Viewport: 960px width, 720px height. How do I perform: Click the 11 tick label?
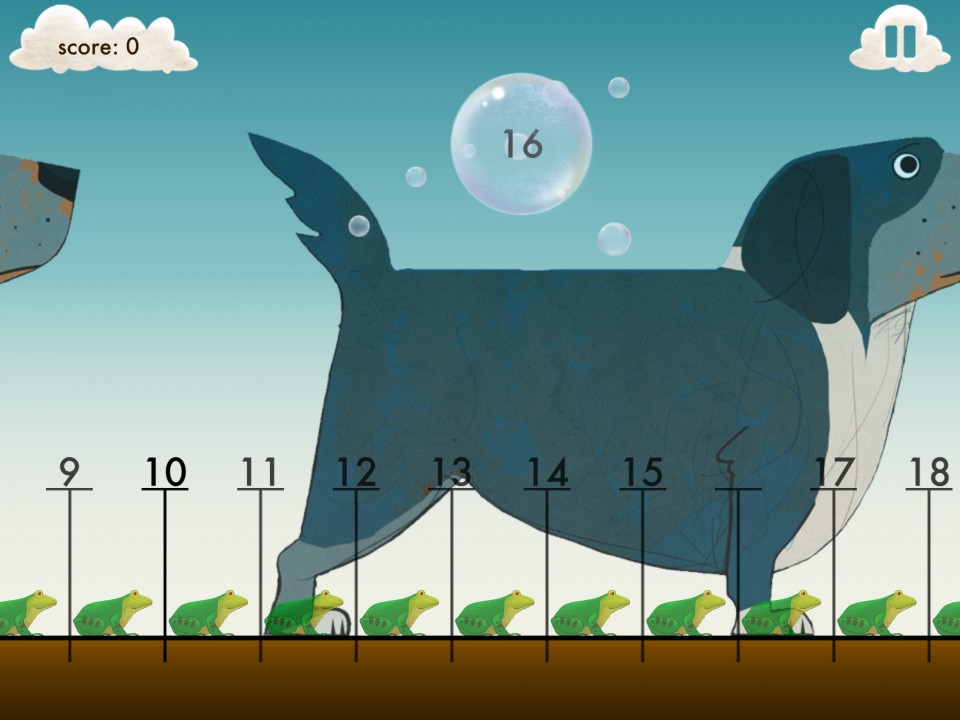(260, 472)
